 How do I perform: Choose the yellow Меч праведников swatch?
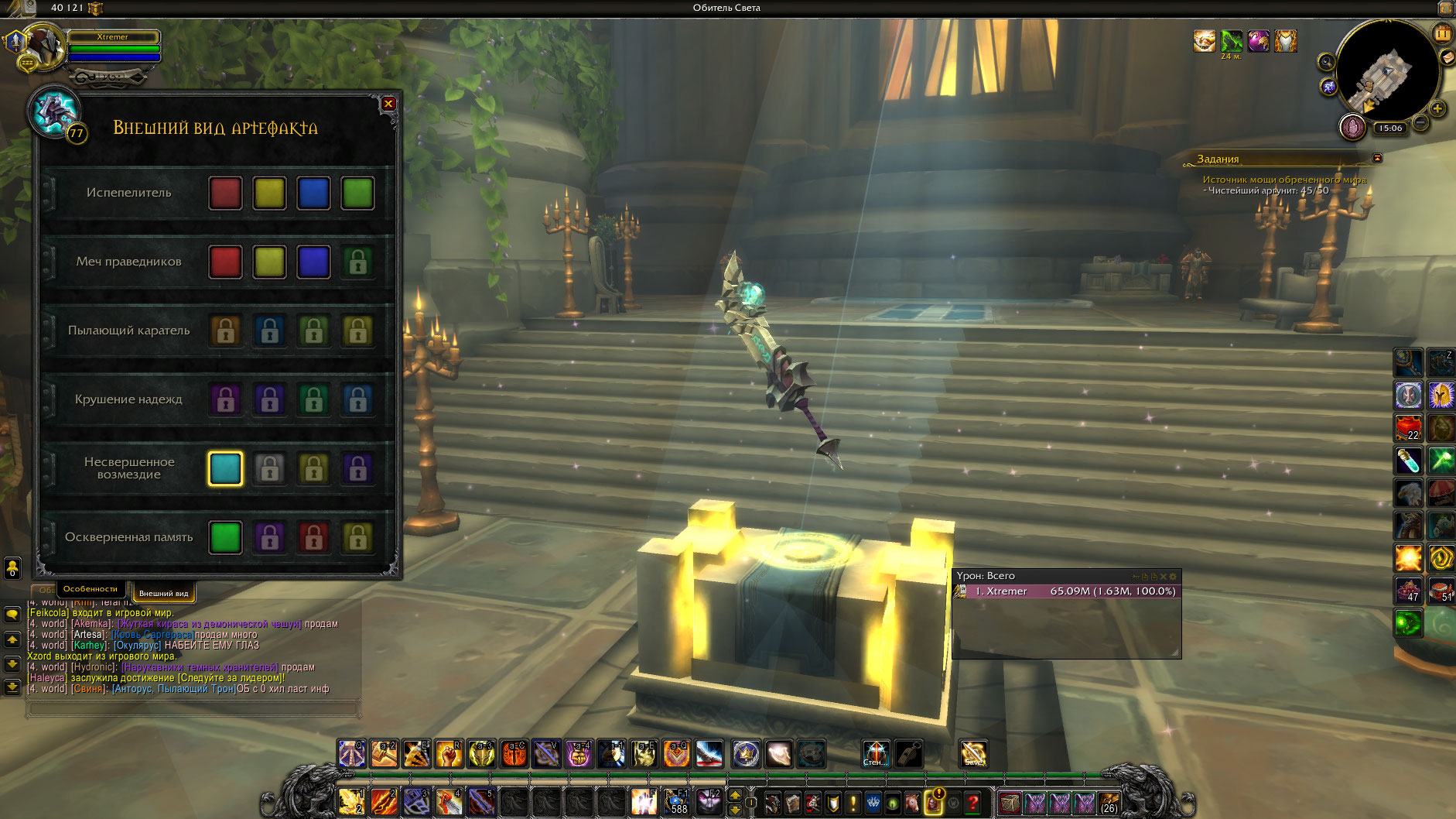click(269, 262)
